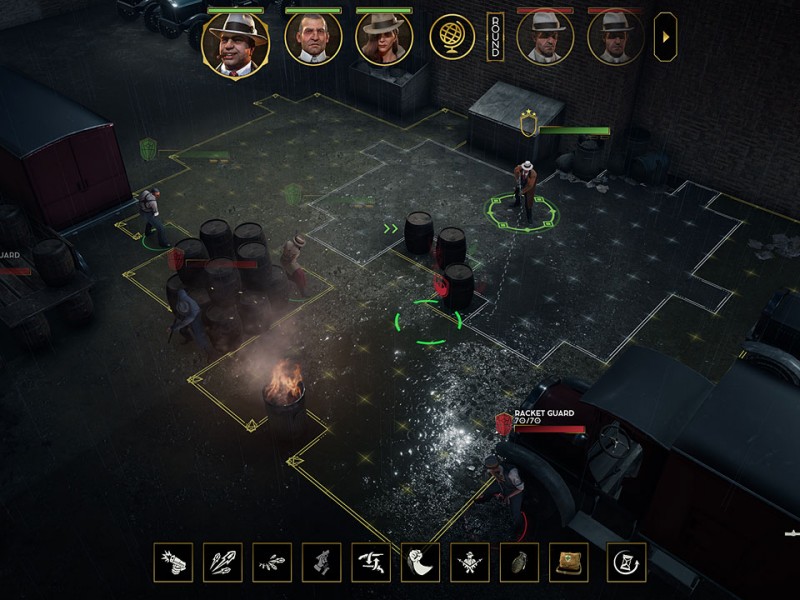Activate the armed gunman stance ability

pos(470,562)
